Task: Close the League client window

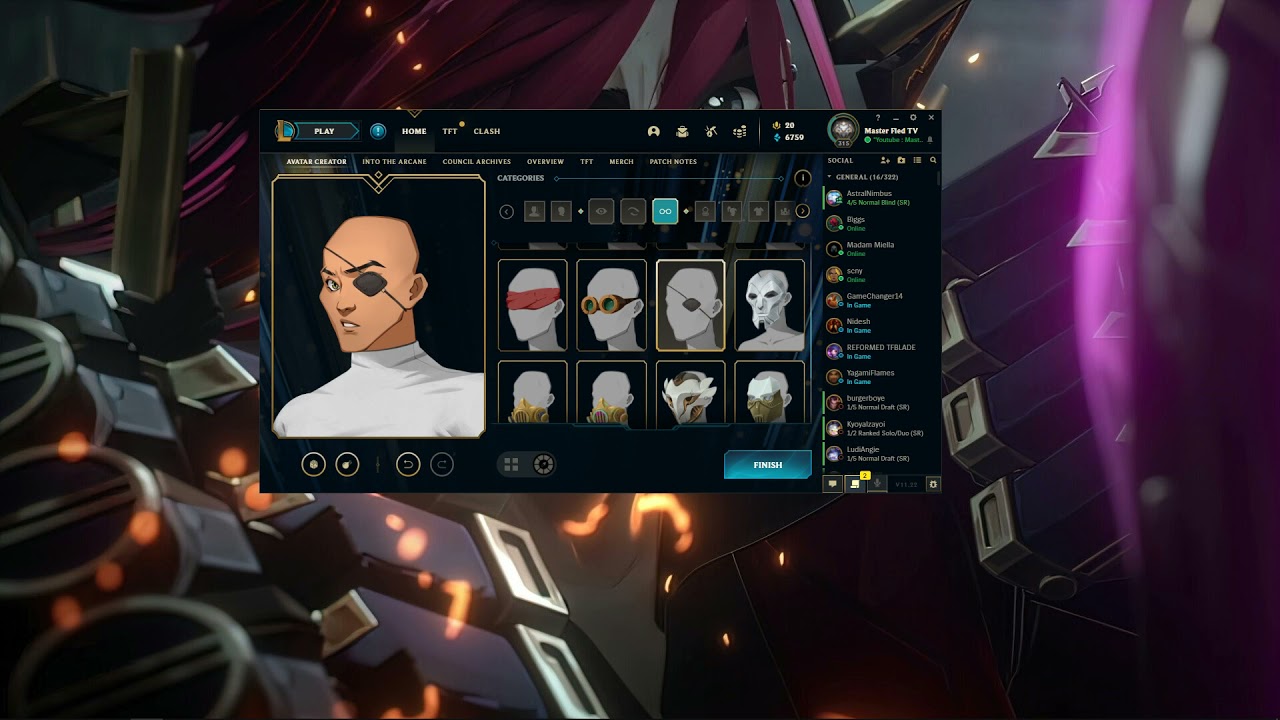Action: coord(930,118)
